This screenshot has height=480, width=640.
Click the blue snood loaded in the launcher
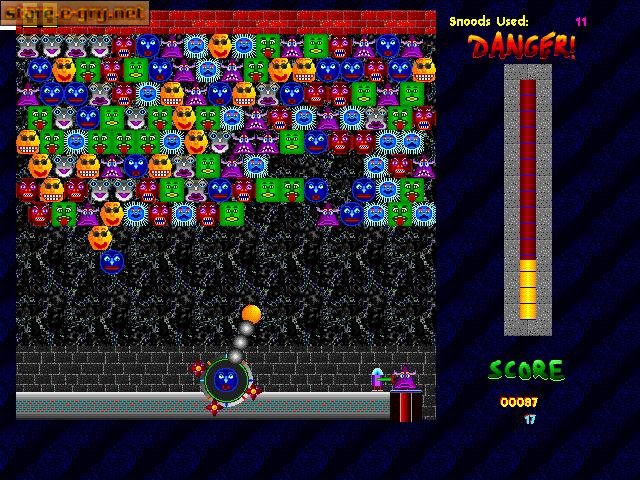click(x=226, y=380)
